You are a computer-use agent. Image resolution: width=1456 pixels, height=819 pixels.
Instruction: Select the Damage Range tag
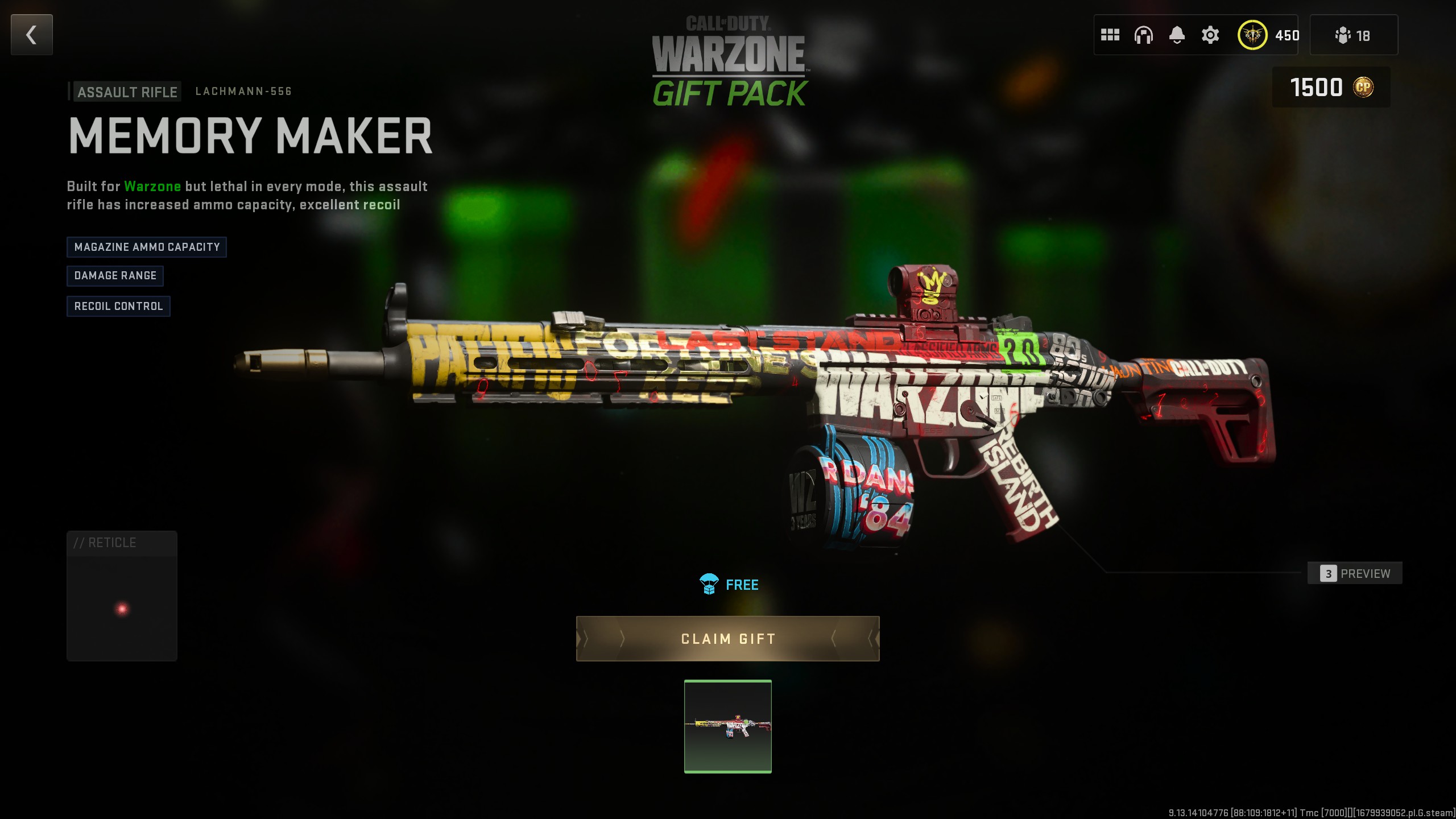coord(115,276)
